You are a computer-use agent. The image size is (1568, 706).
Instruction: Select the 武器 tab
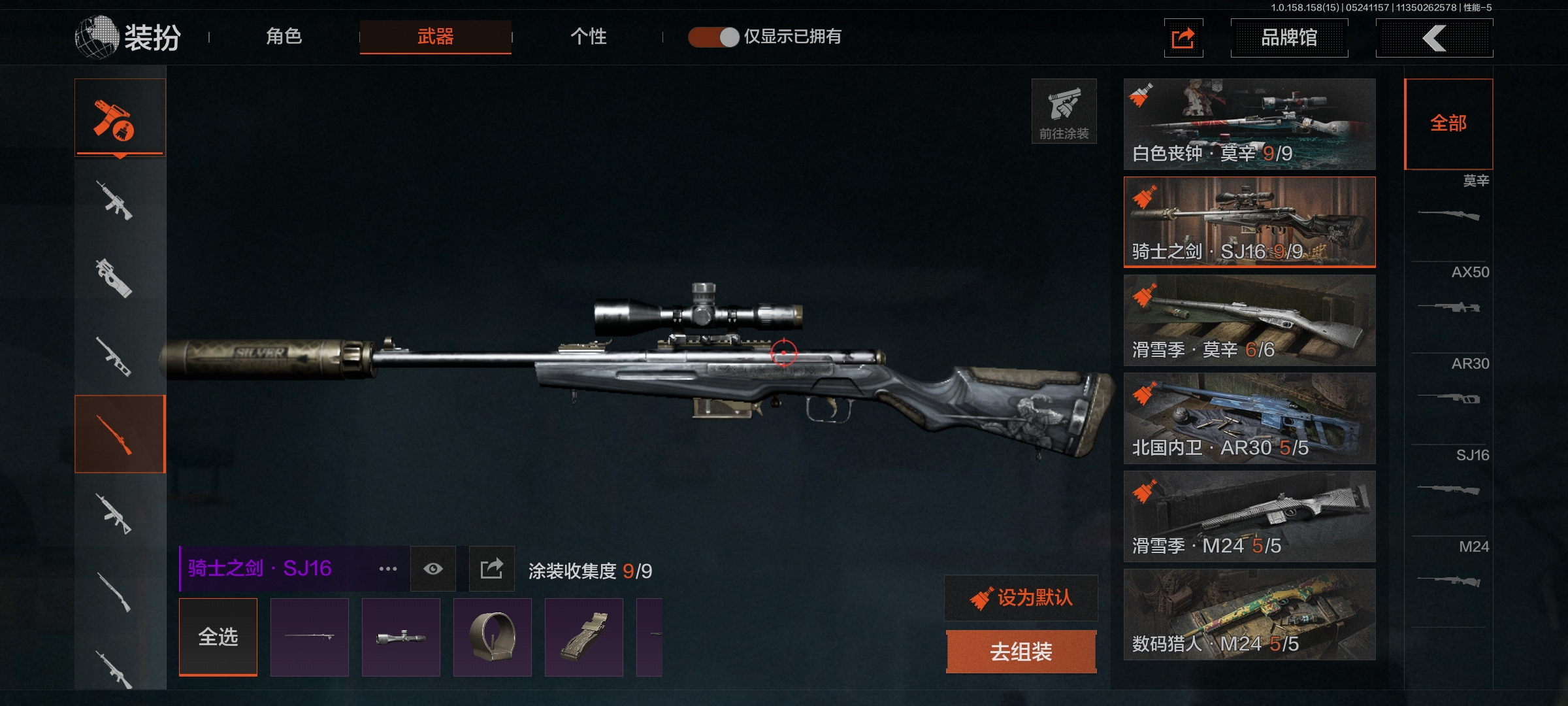[x=435, y=37]
